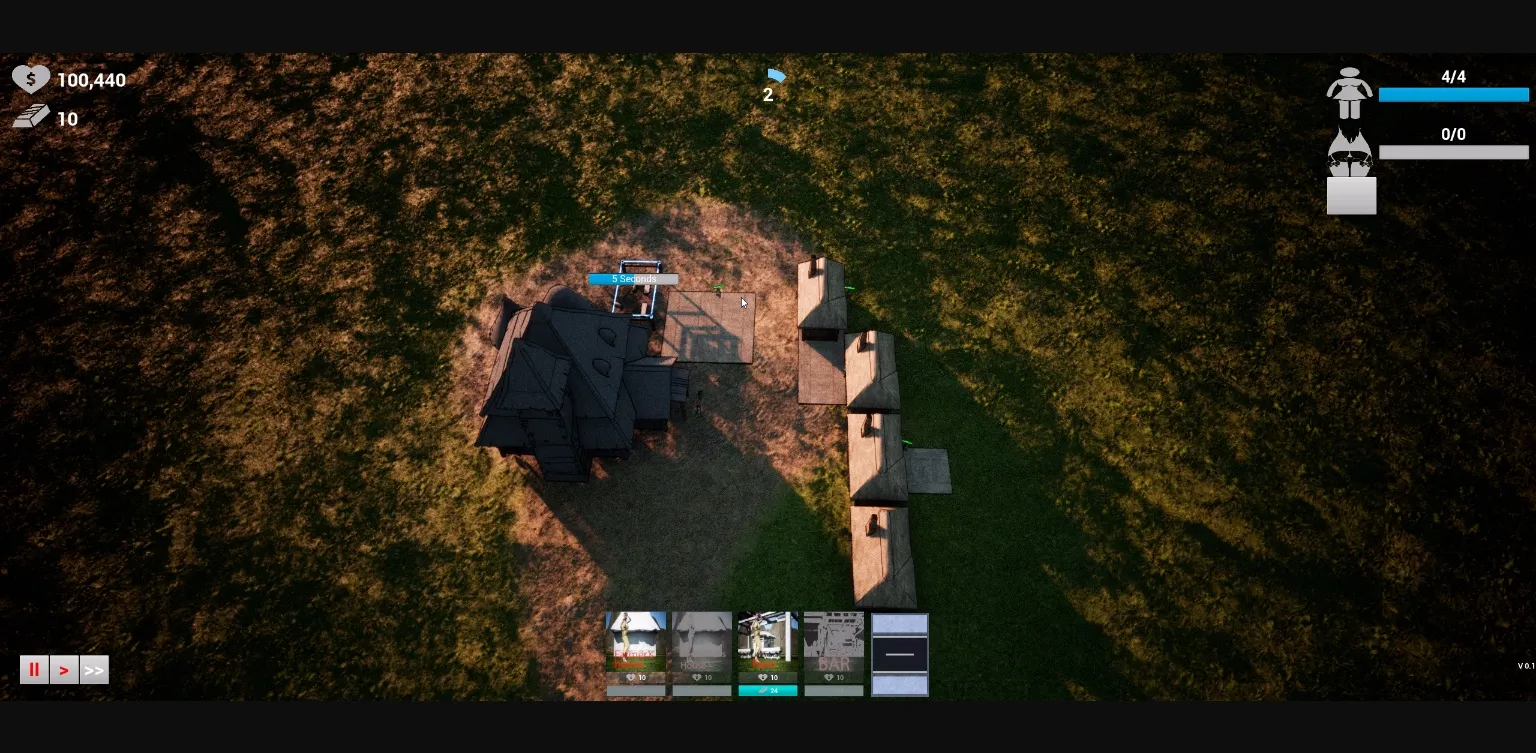1536x753 pixels.
Task: Click the gray square icon under character icons
Action: tap(1351, 196)
